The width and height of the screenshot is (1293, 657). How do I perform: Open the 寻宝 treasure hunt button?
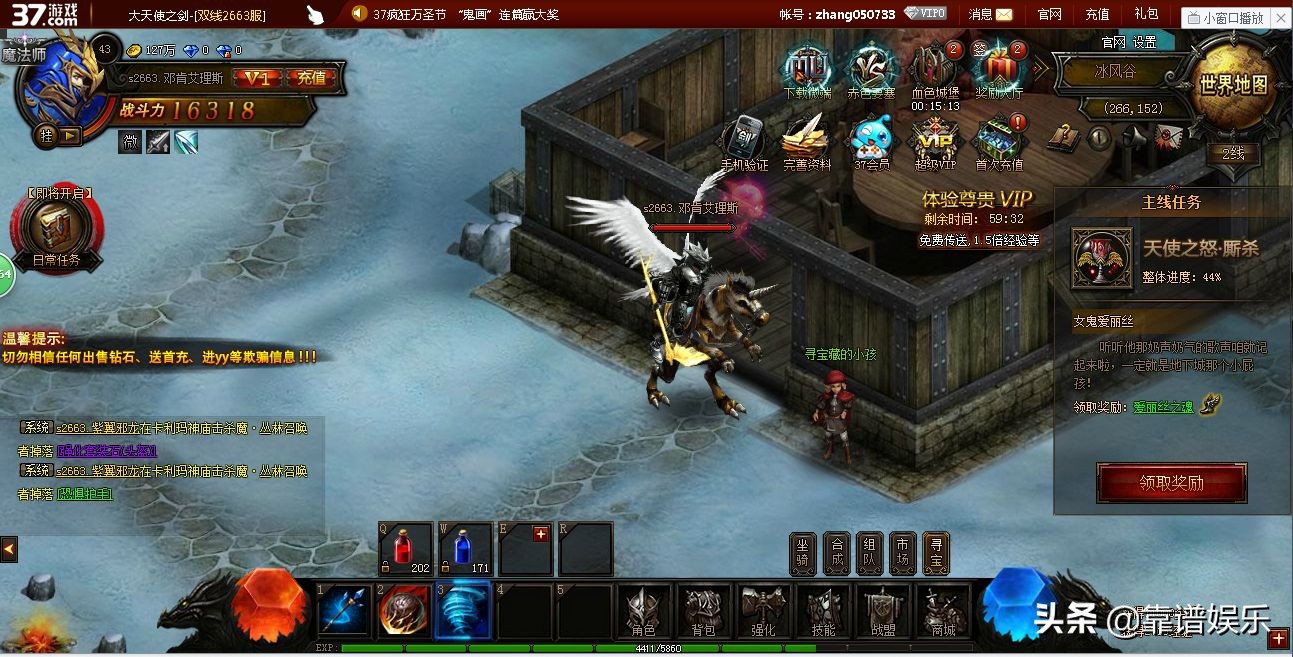(935, 552)
